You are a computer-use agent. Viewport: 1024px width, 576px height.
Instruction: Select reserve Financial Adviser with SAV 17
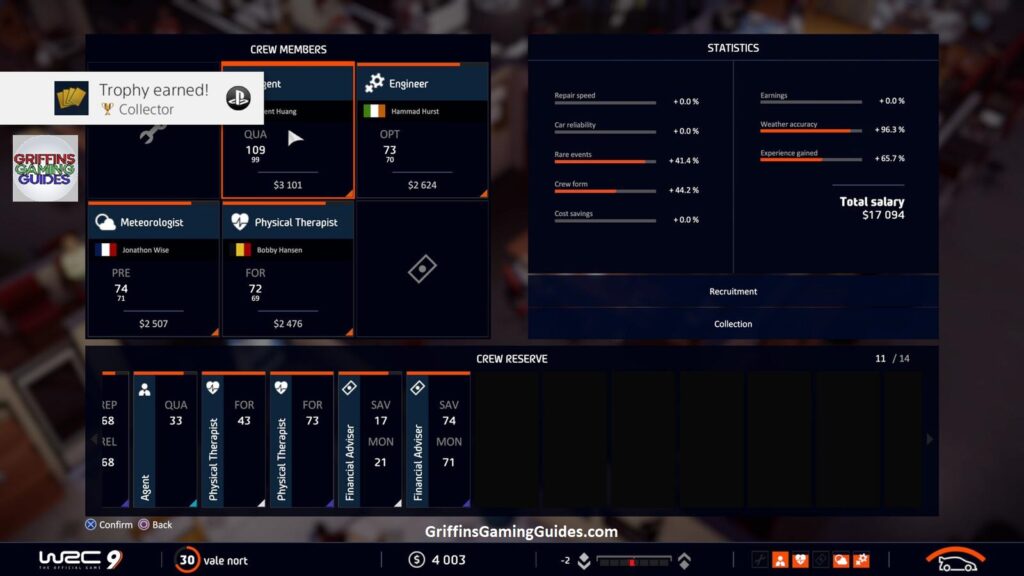[369, 440]
